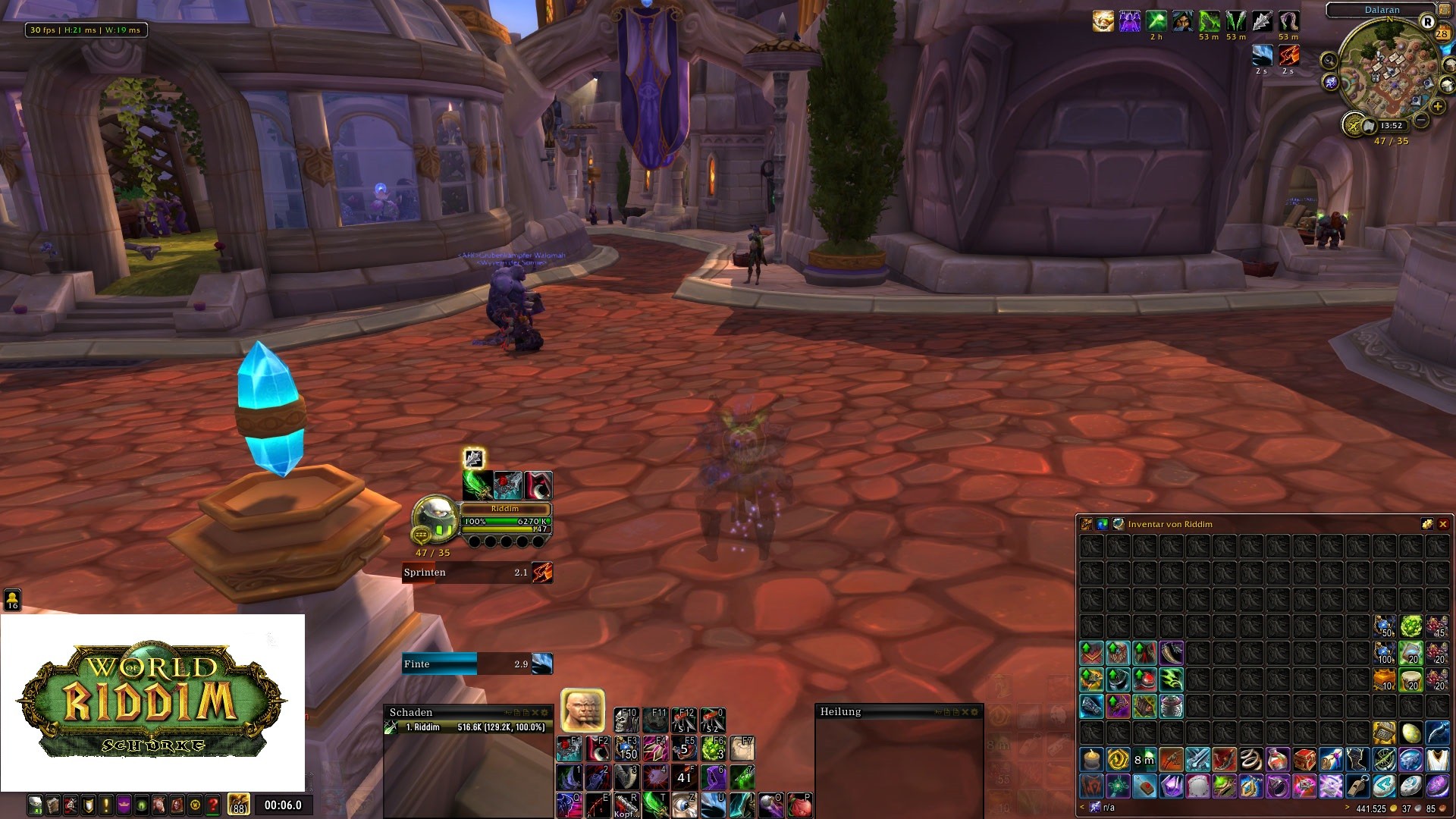Image resolution: width=1456 pixels, height=819 pixels.
Task: Click the bald face portrait button
Action: coord(582,710)
